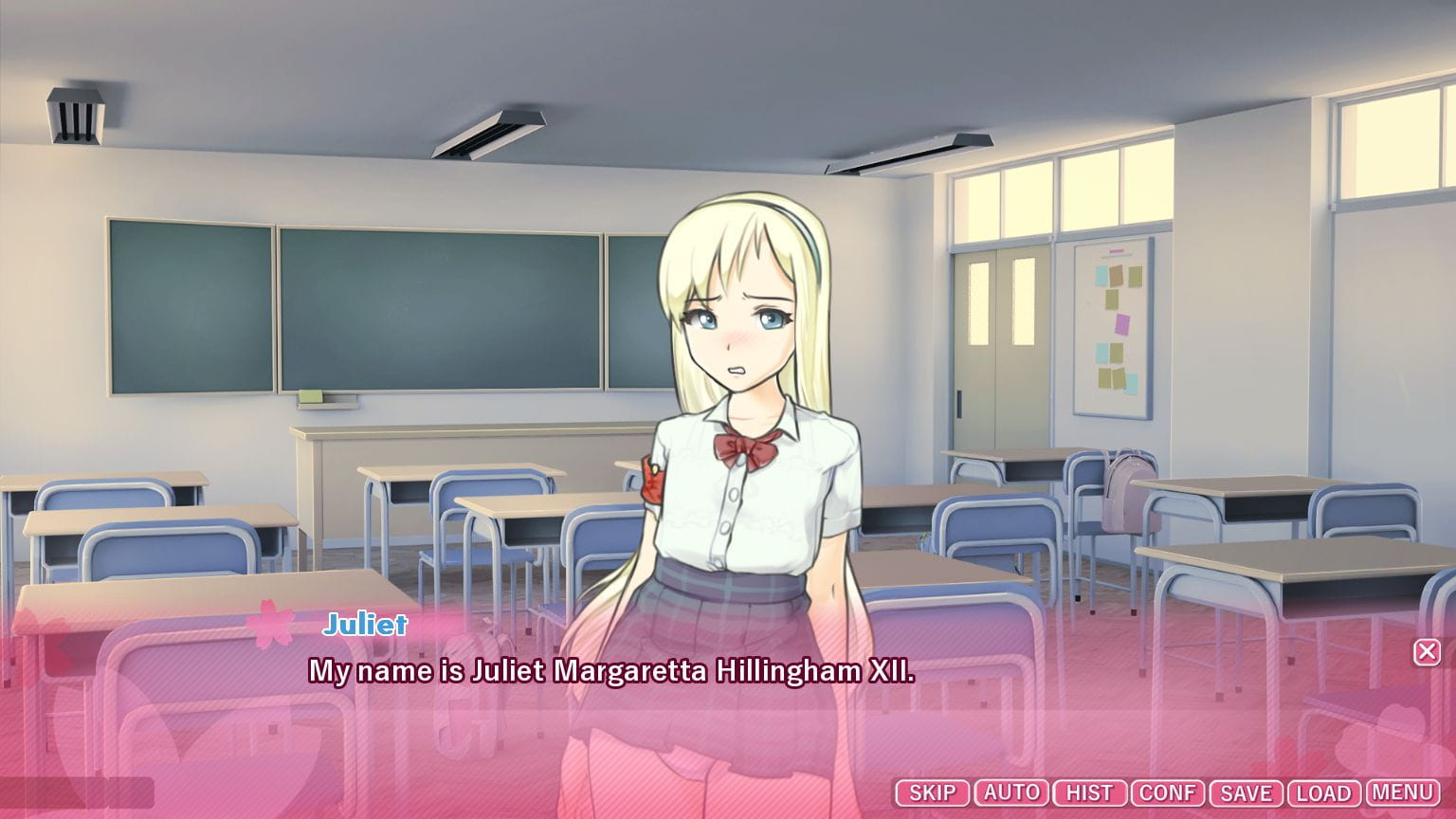Click the dialogue text to advance the story

coord(608,673)
